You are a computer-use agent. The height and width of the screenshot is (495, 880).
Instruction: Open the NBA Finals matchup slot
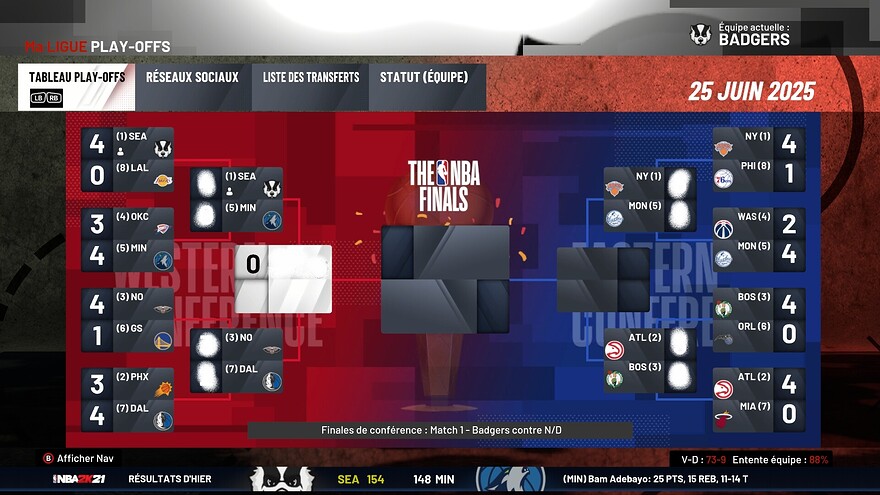tap(445, 279)
